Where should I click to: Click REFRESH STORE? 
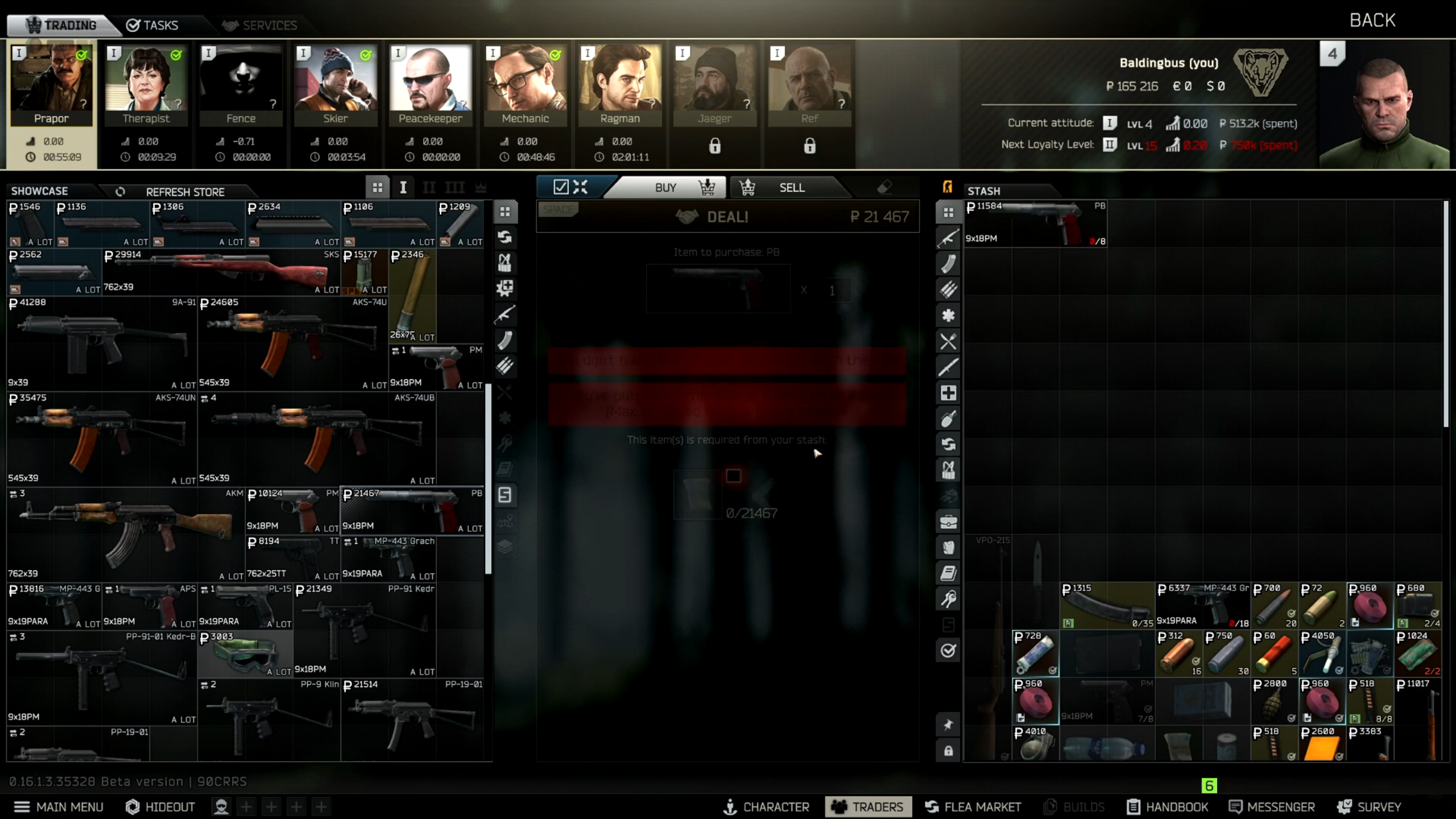185,192
